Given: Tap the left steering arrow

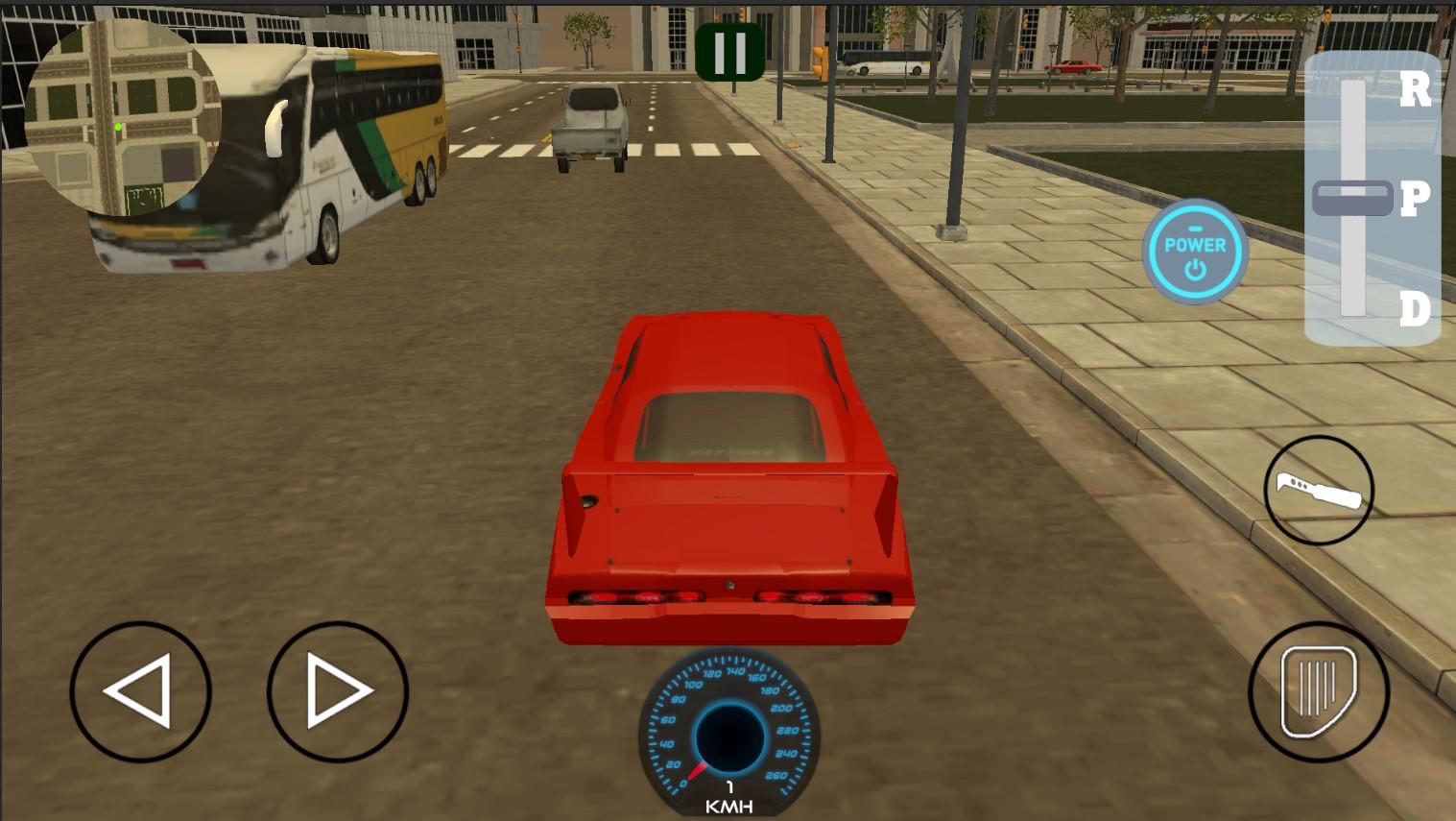Looking at the screenshot, I should click(140, 690).
